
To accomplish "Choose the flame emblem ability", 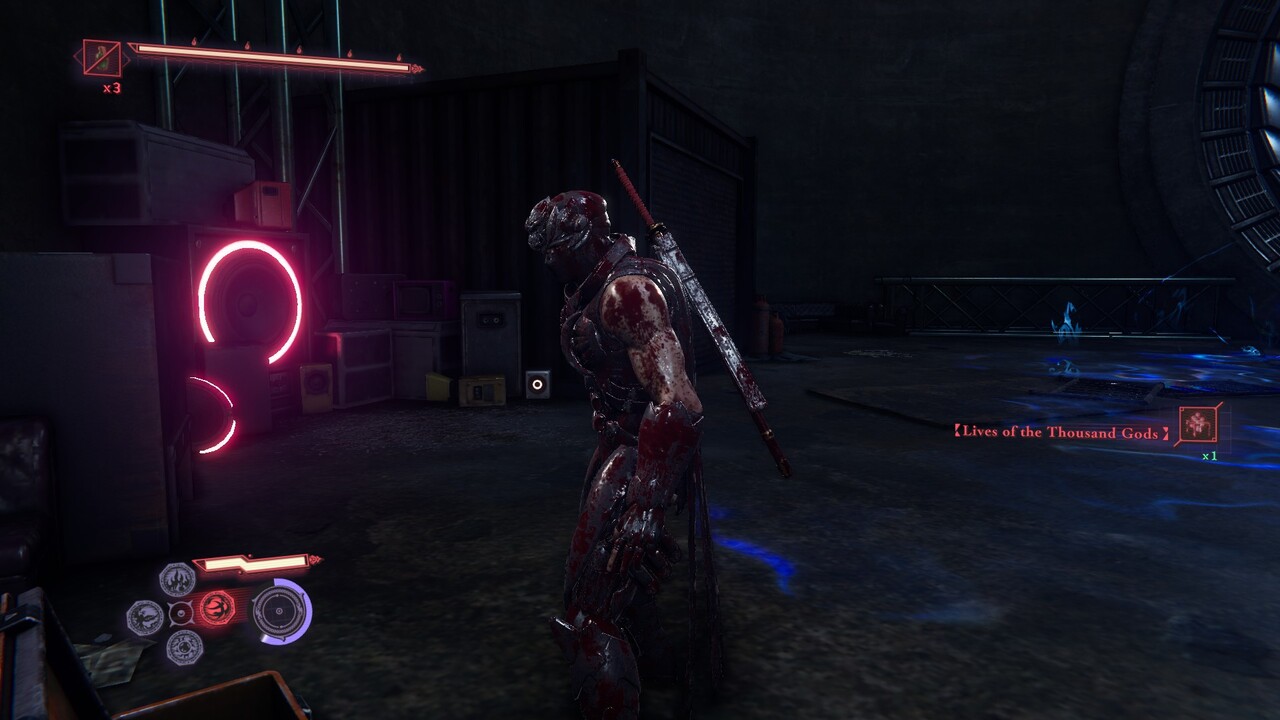I will (x=178, y=579).
